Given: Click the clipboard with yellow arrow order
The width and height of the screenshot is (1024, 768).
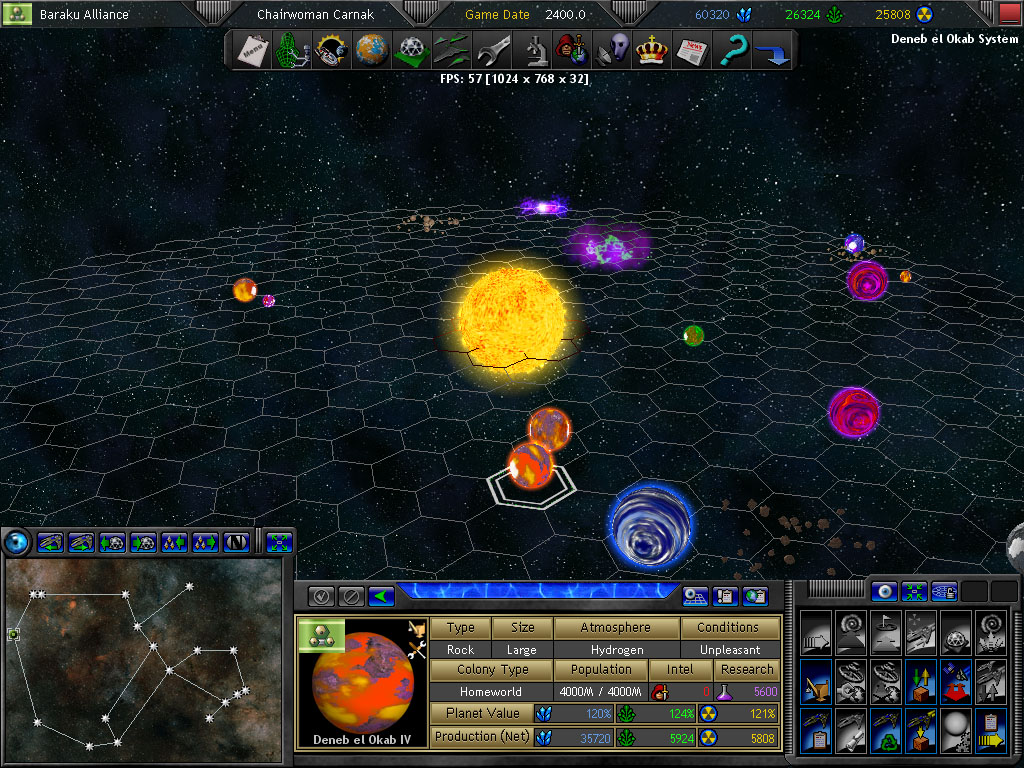Looking at the screenshot, I should click(x=990, y=731).
